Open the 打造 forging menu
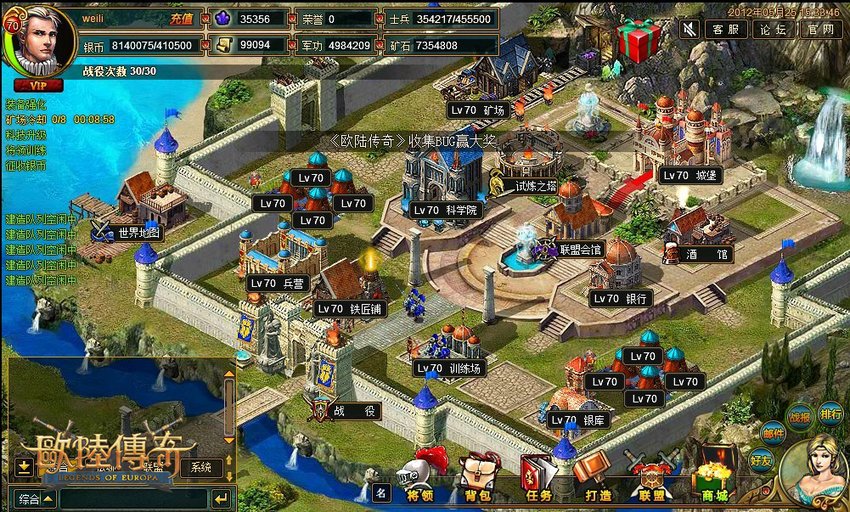This screenshot has height=512, width=850. coord(598,480)
